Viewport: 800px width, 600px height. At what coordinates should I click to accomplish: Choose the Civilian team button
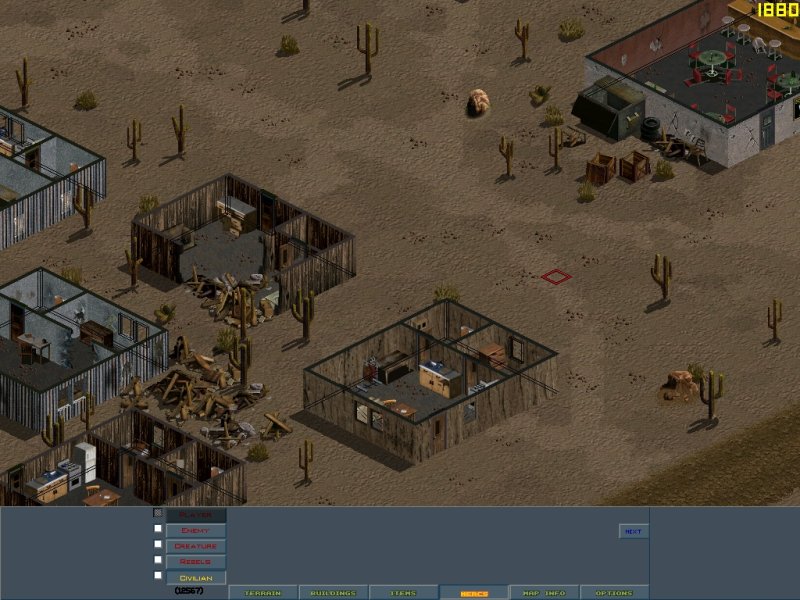point(196,577)
